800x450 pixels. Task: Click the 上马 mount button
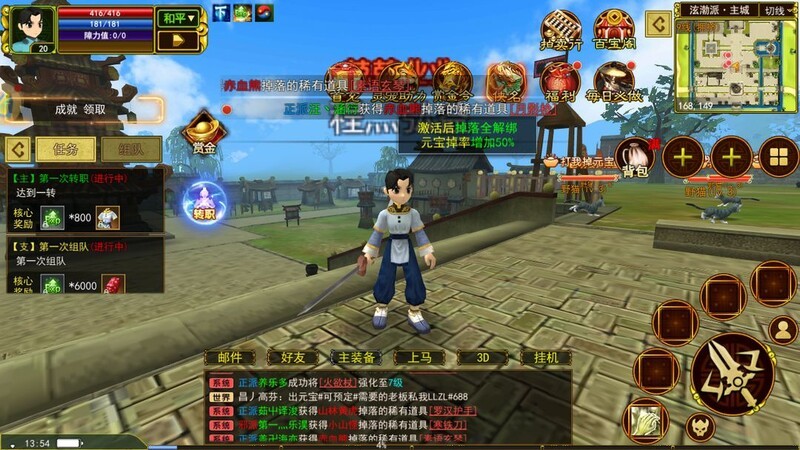(419, 357)
